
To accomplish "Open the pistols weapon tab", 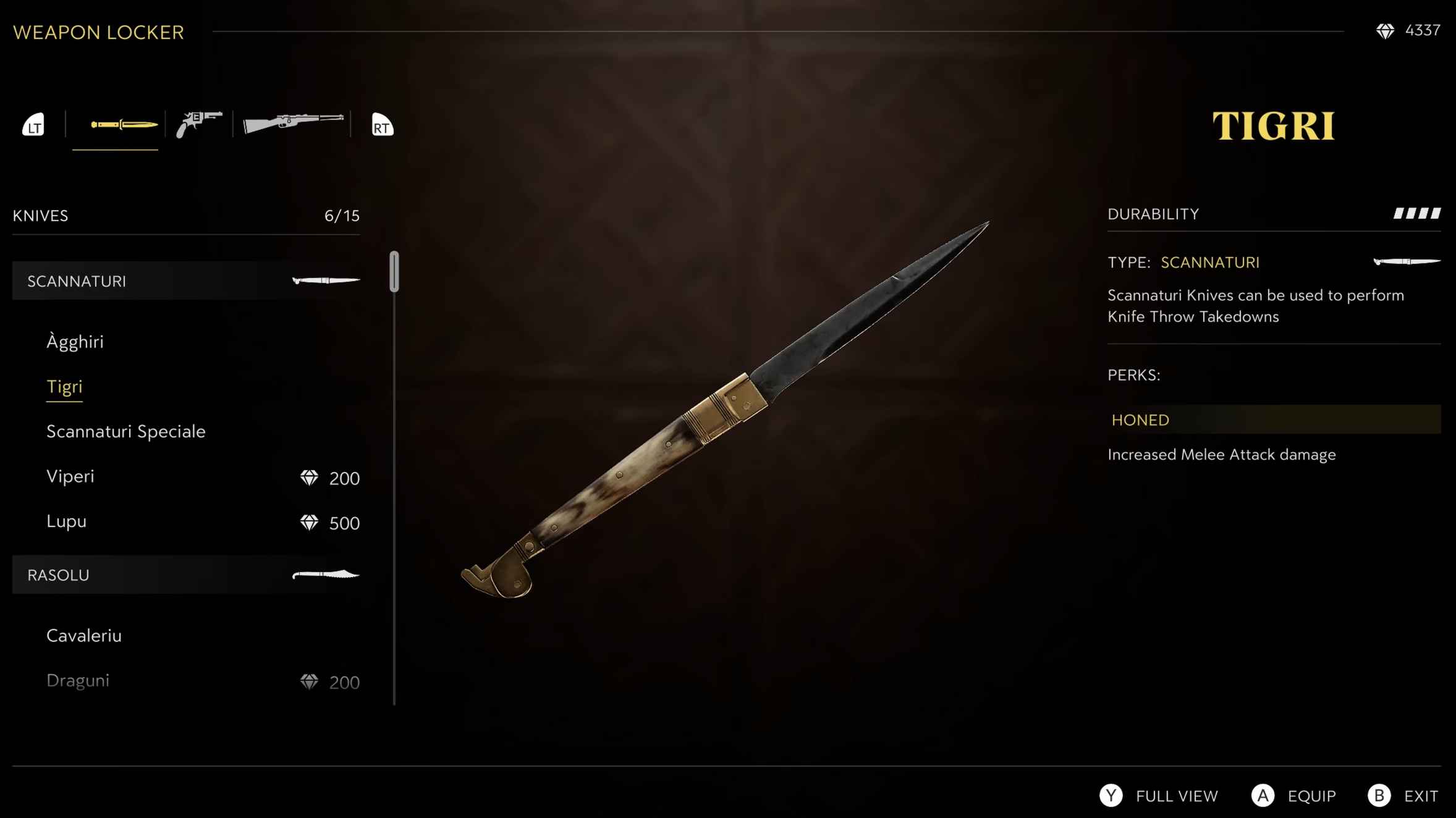I will click(198, 125).
